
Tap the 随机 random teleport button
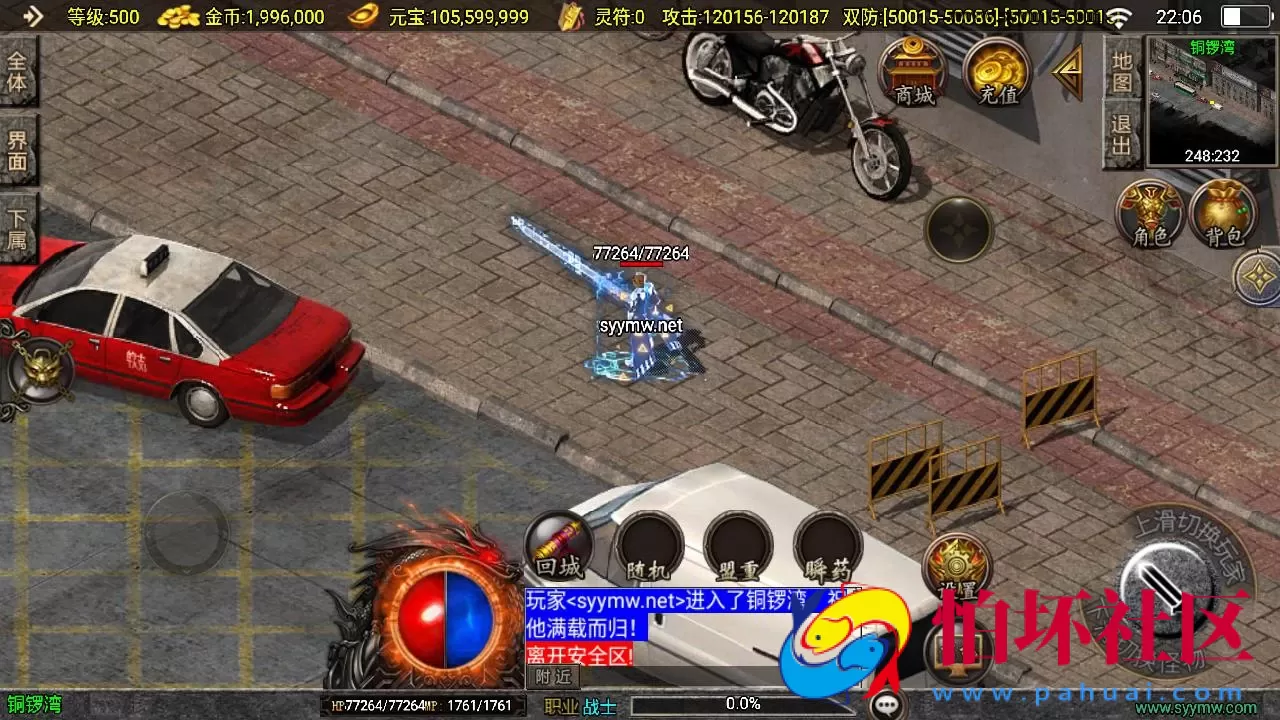tap(650, 545)
